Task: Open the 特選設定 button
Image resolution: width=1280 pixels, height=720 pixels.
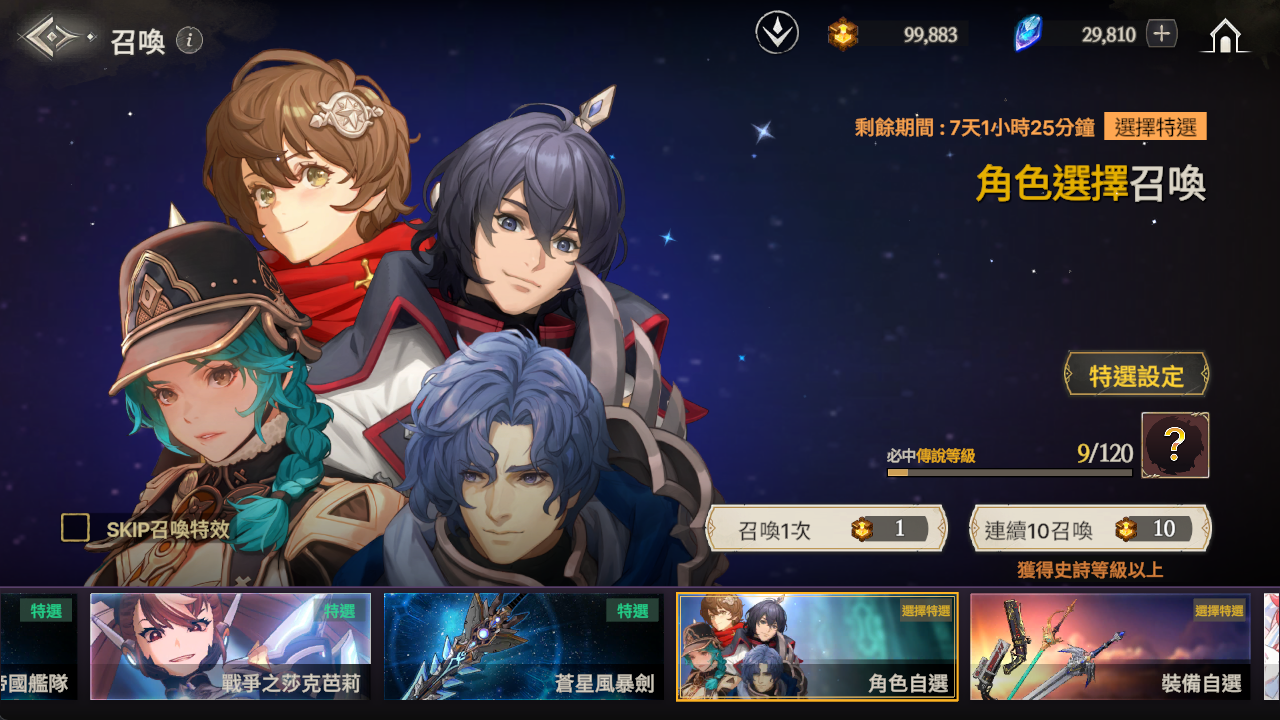Action: click(1136, 376)
